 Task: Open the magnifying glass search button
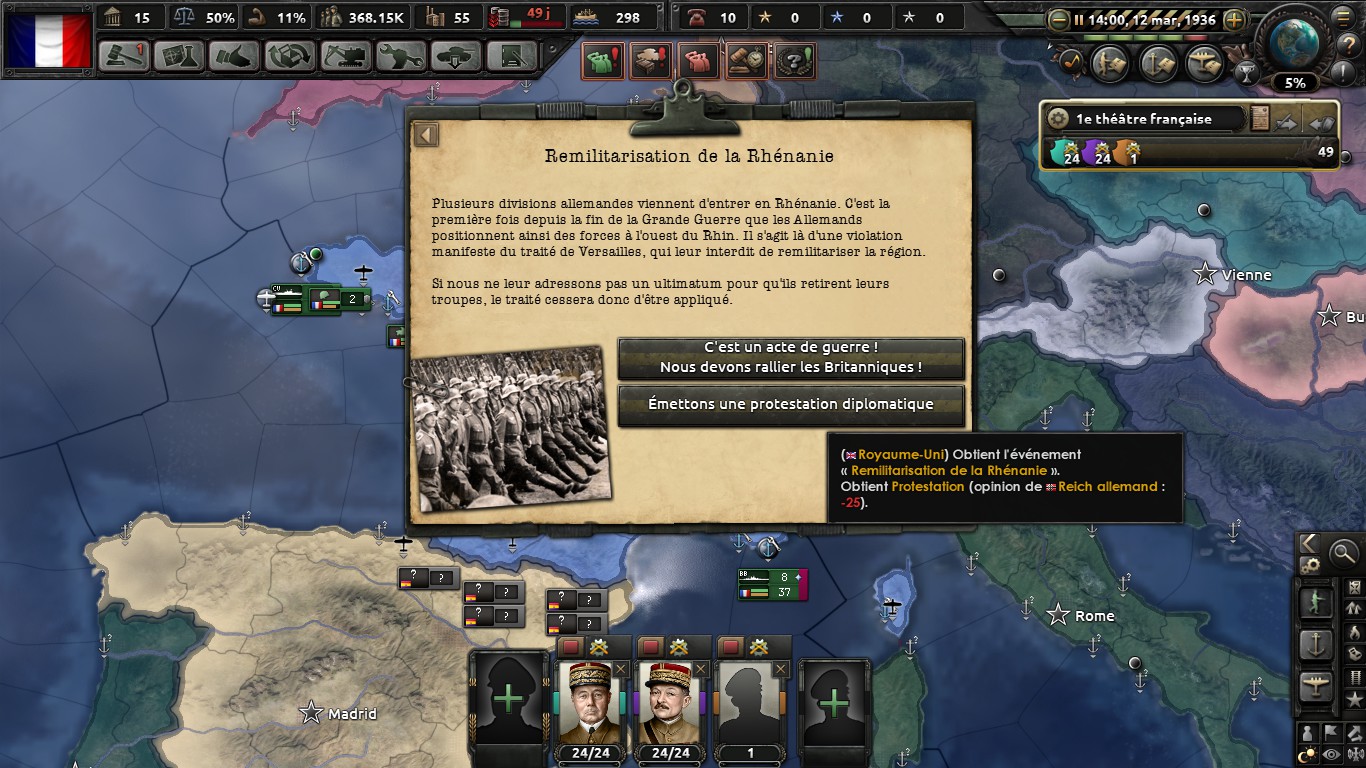click(x=1343, y=551)
